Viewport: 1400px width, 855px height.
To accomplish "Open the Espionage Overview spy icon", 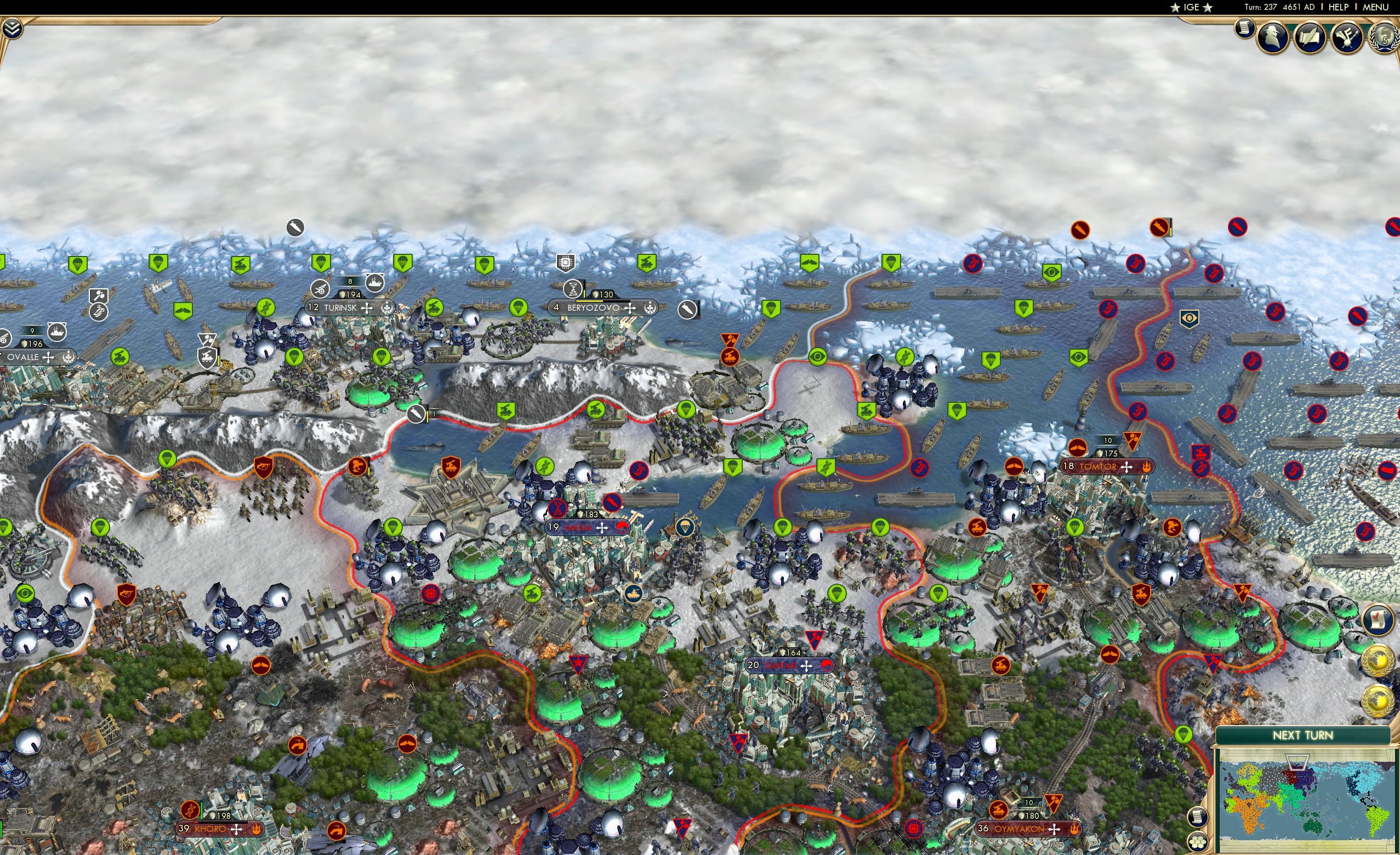I will (1273, 36).
